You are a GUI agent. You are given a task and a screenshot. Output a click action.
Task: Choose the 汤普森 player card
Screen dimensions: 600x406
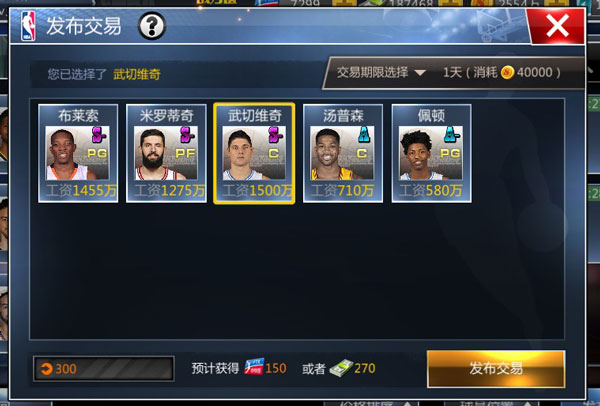343,153
